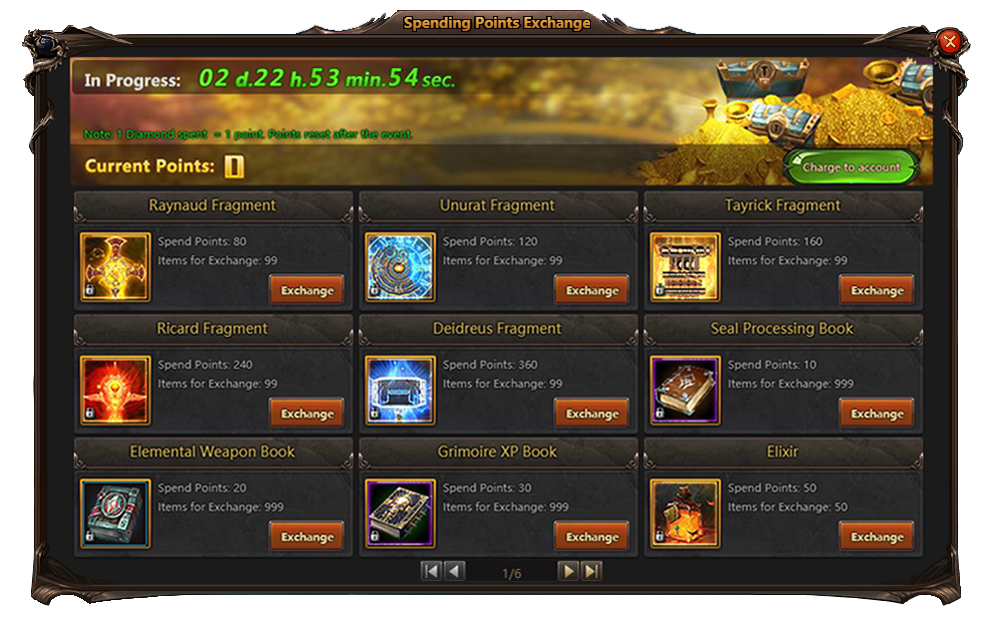Select the Ricard Fragment flame icon
The width and height of the screenshot is (985, 623).
point(115,390)
